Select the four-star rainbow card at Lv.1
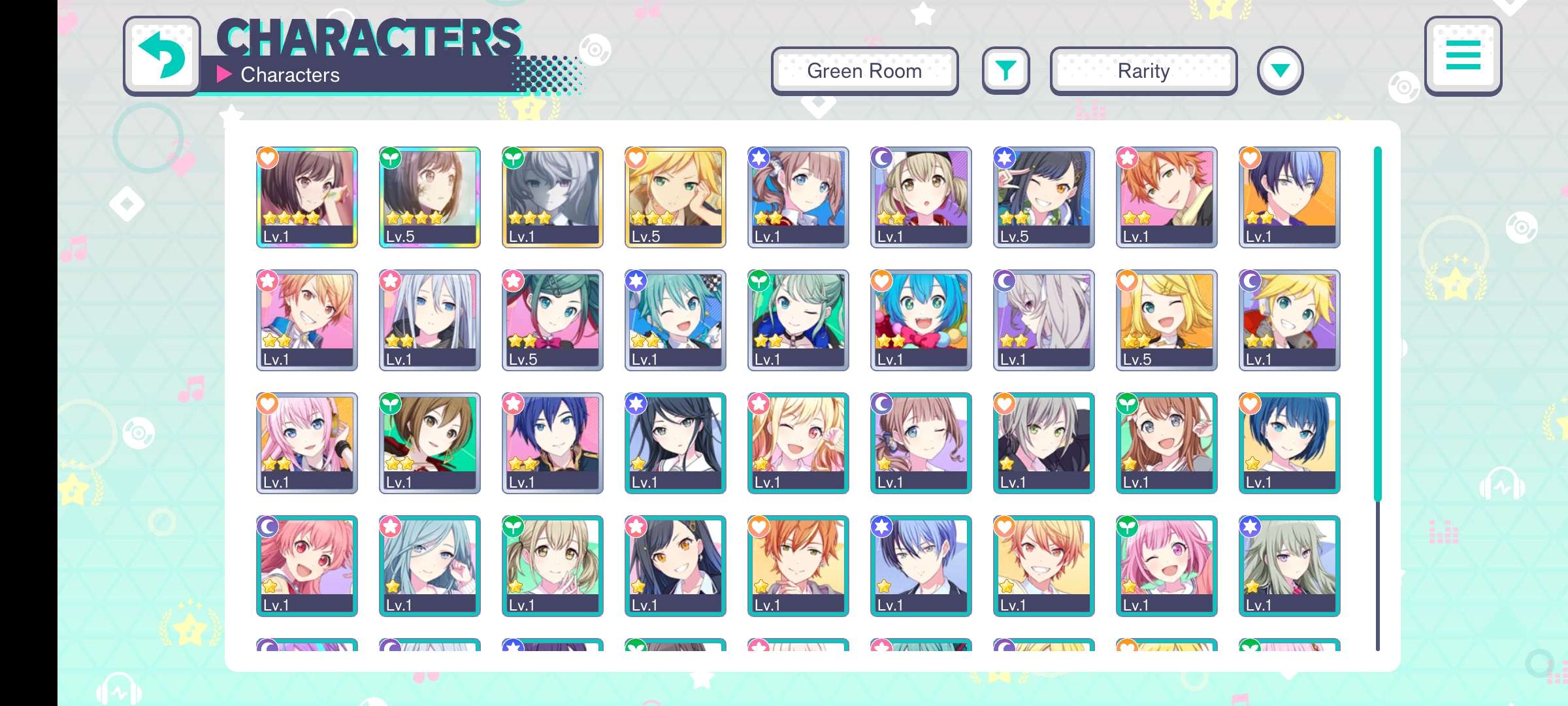 [306, 197]
